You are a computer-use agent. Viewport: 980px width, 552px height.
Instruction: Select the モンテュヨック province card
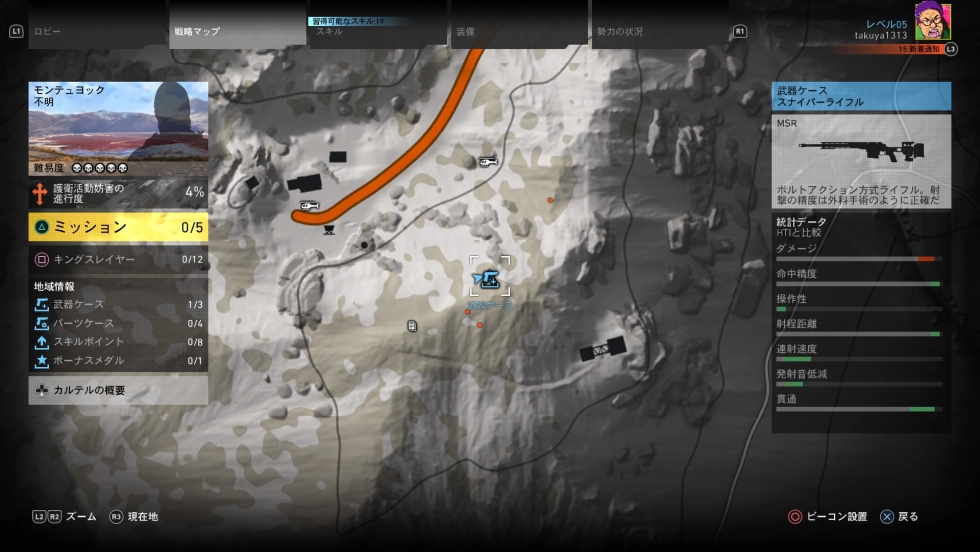click(x=118, y=128)
